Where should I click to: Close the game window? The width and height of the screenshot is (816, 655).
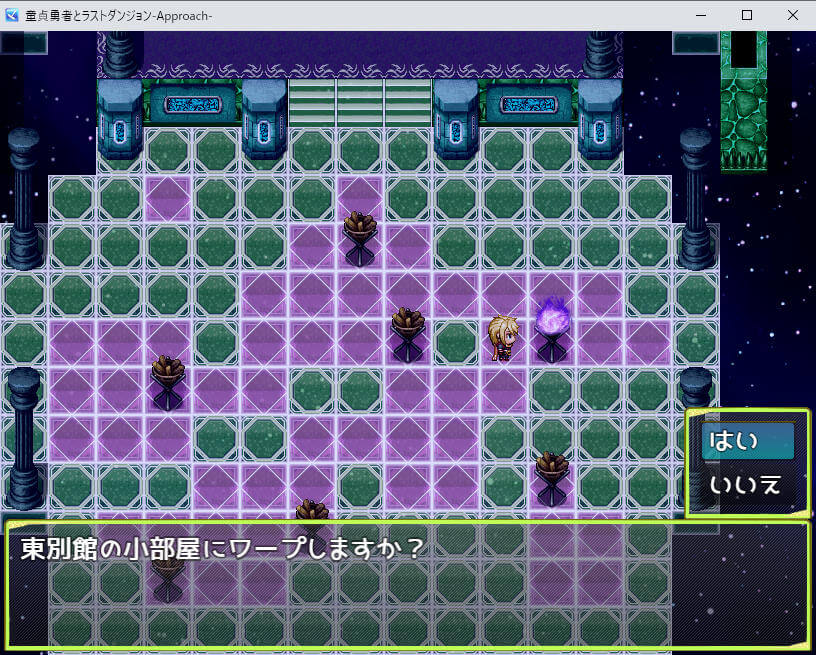click(x=789, y=15)
